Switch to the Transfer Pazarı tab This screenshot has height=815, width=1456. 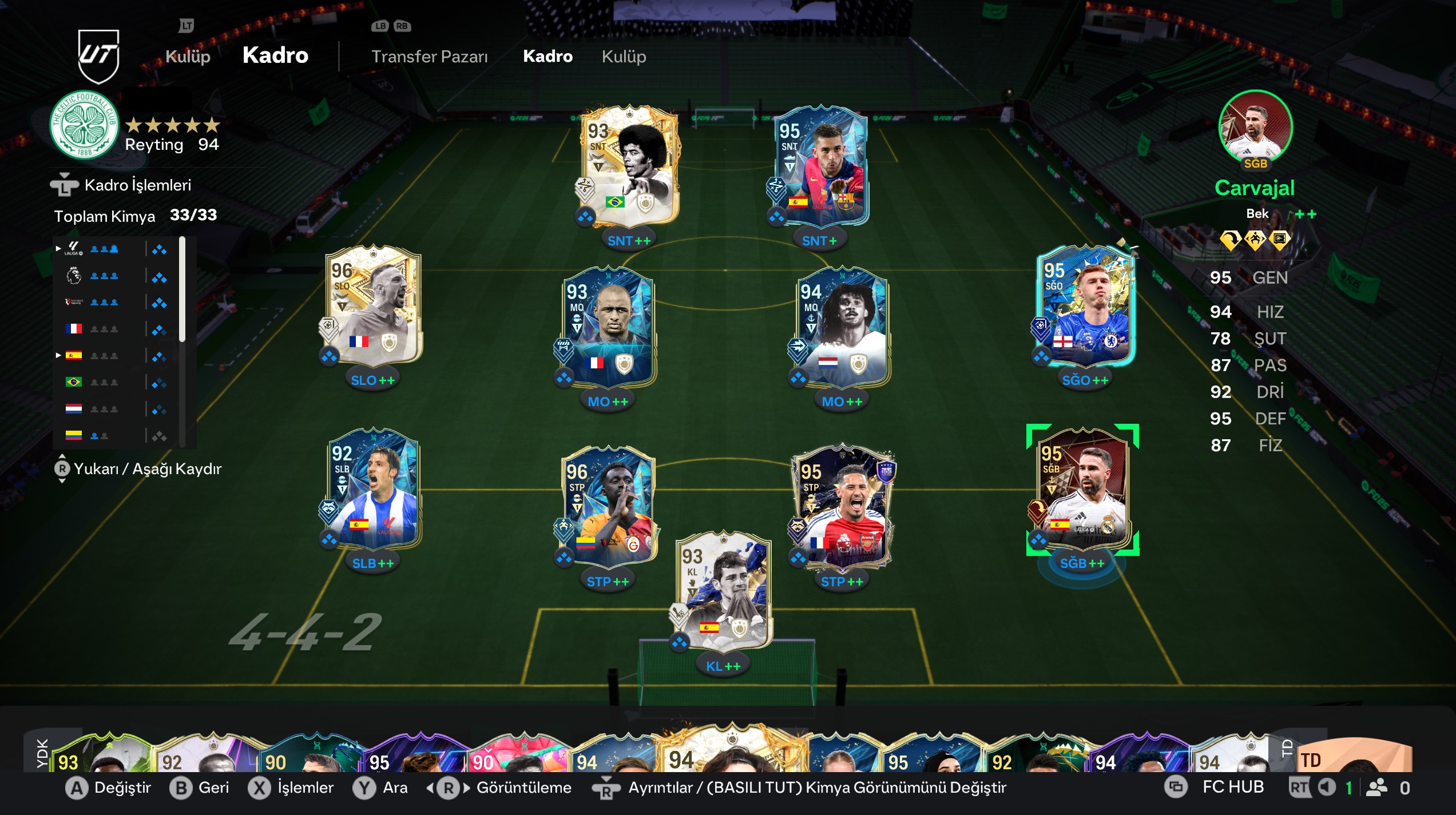click(x=429, y=56)
